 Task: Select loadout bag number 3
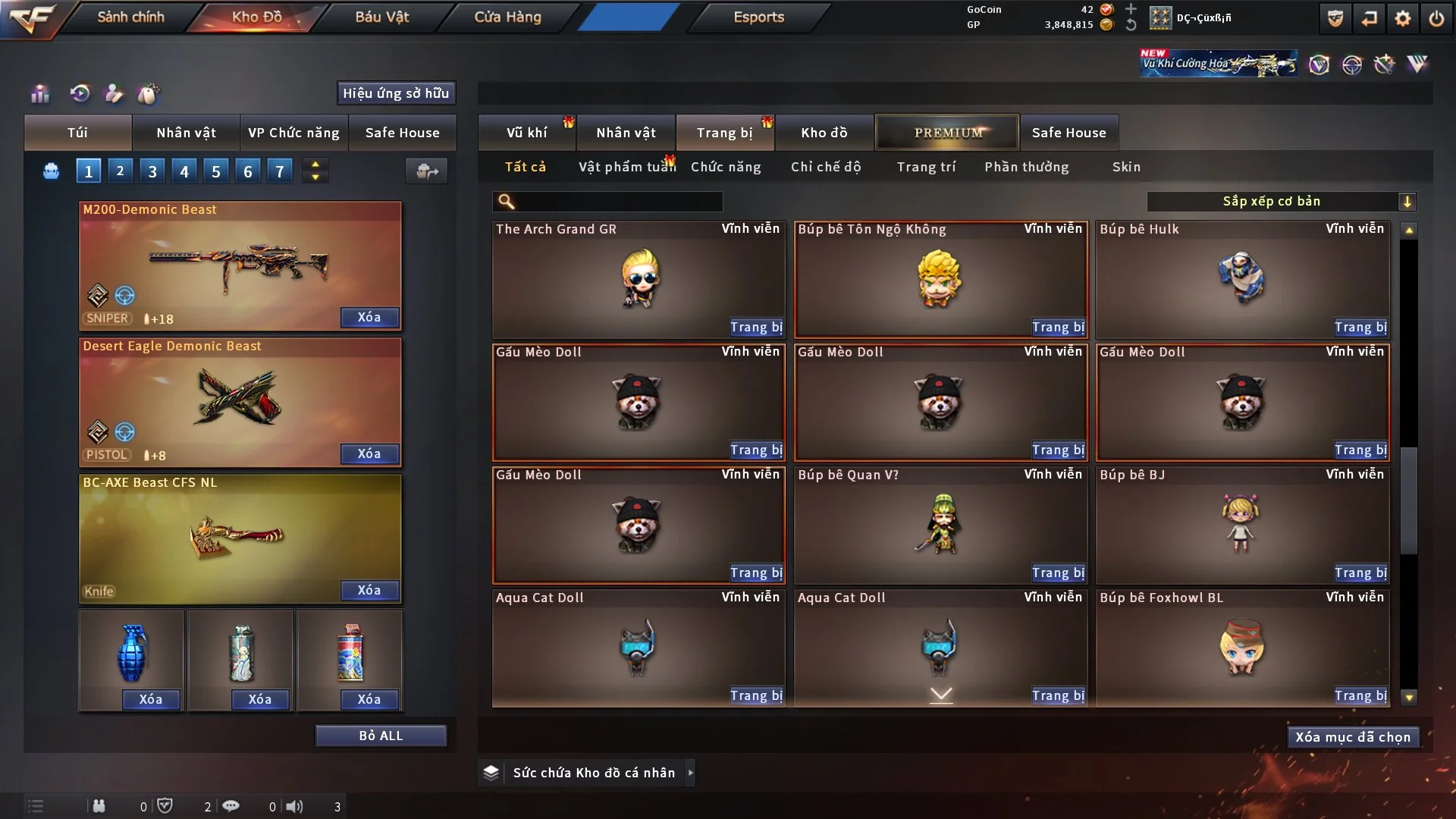[x=152, y=171]
